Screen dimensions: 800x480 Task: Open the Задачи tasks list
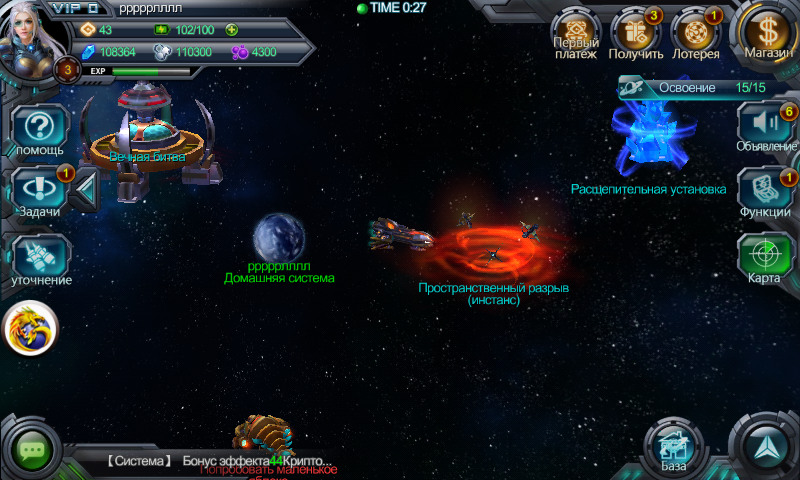point(40,192)
